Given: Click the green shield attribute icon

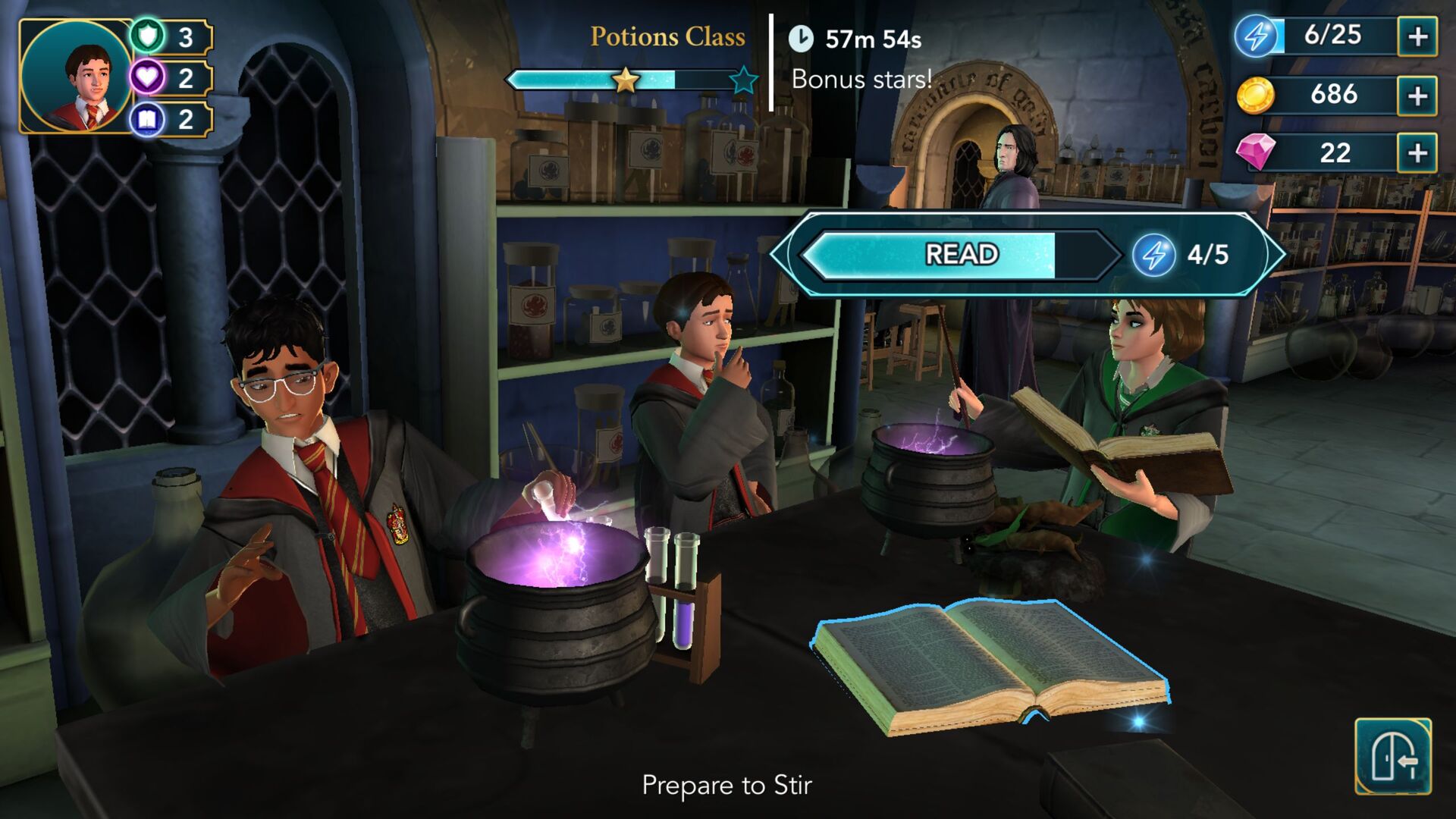Looking at the screenshot, I should [149, 33].
